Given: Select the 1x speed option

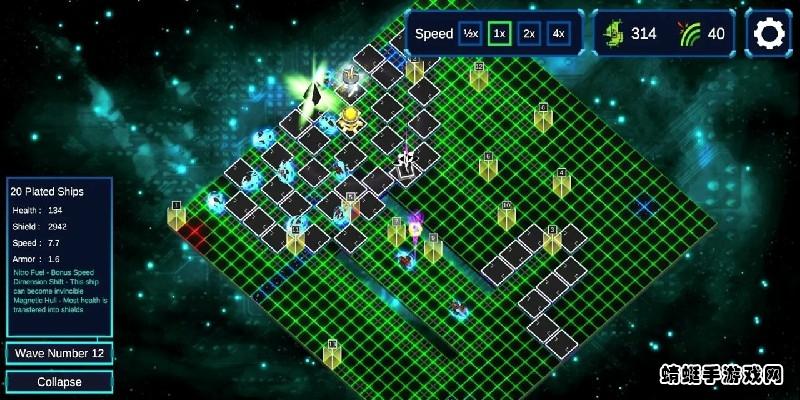Looking at the screenshot, I should coord(500,34).
